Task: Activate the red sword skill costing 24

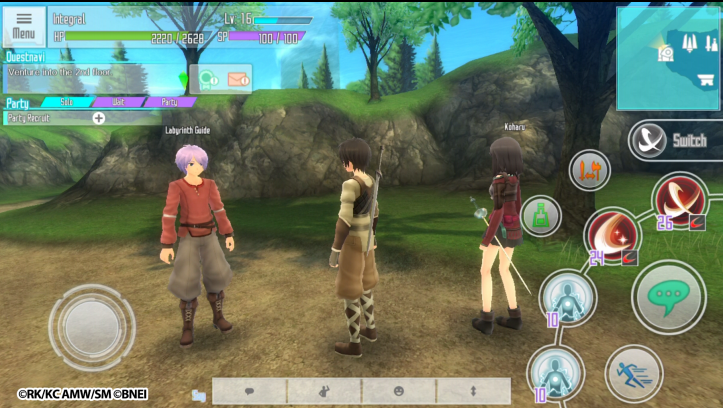Action: 612,236
